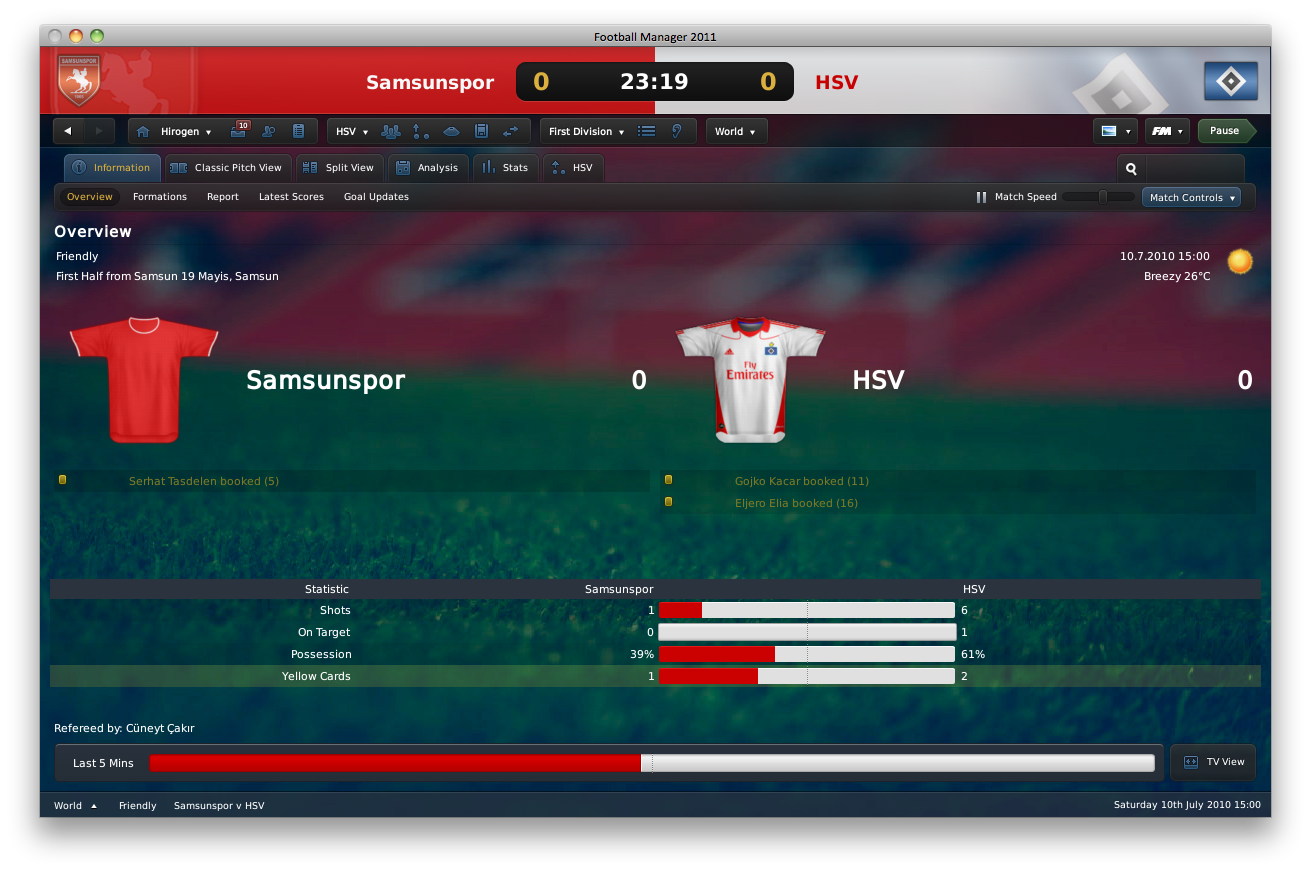Show Latest Scores
Viewport: 1311px width, 872px height.
coord(291,197)
